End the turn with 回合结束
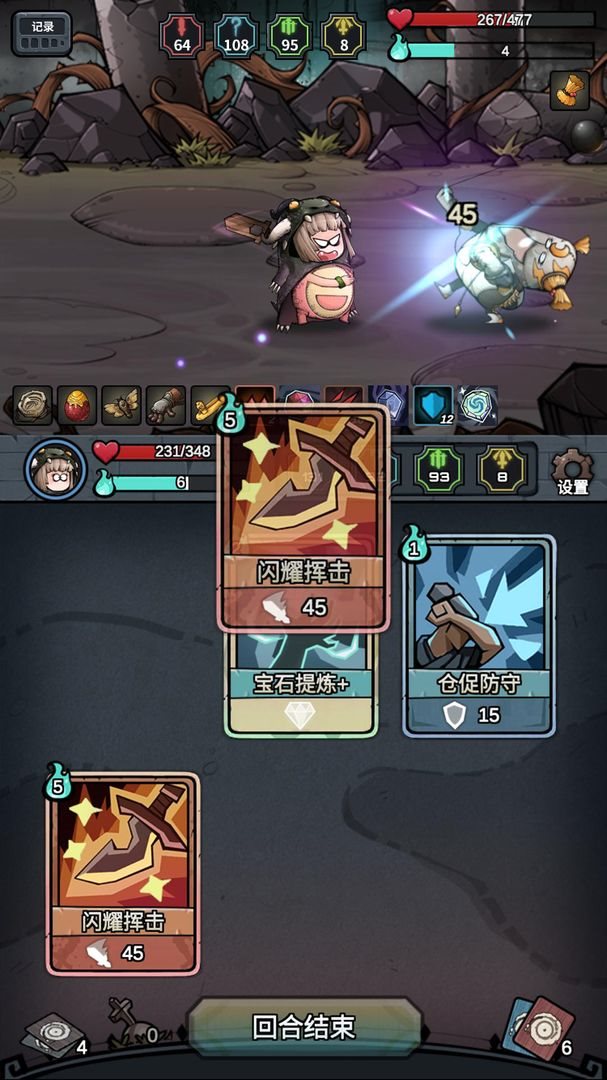This screenshot has height=1080, width=607. click(x=304, y=1027)
